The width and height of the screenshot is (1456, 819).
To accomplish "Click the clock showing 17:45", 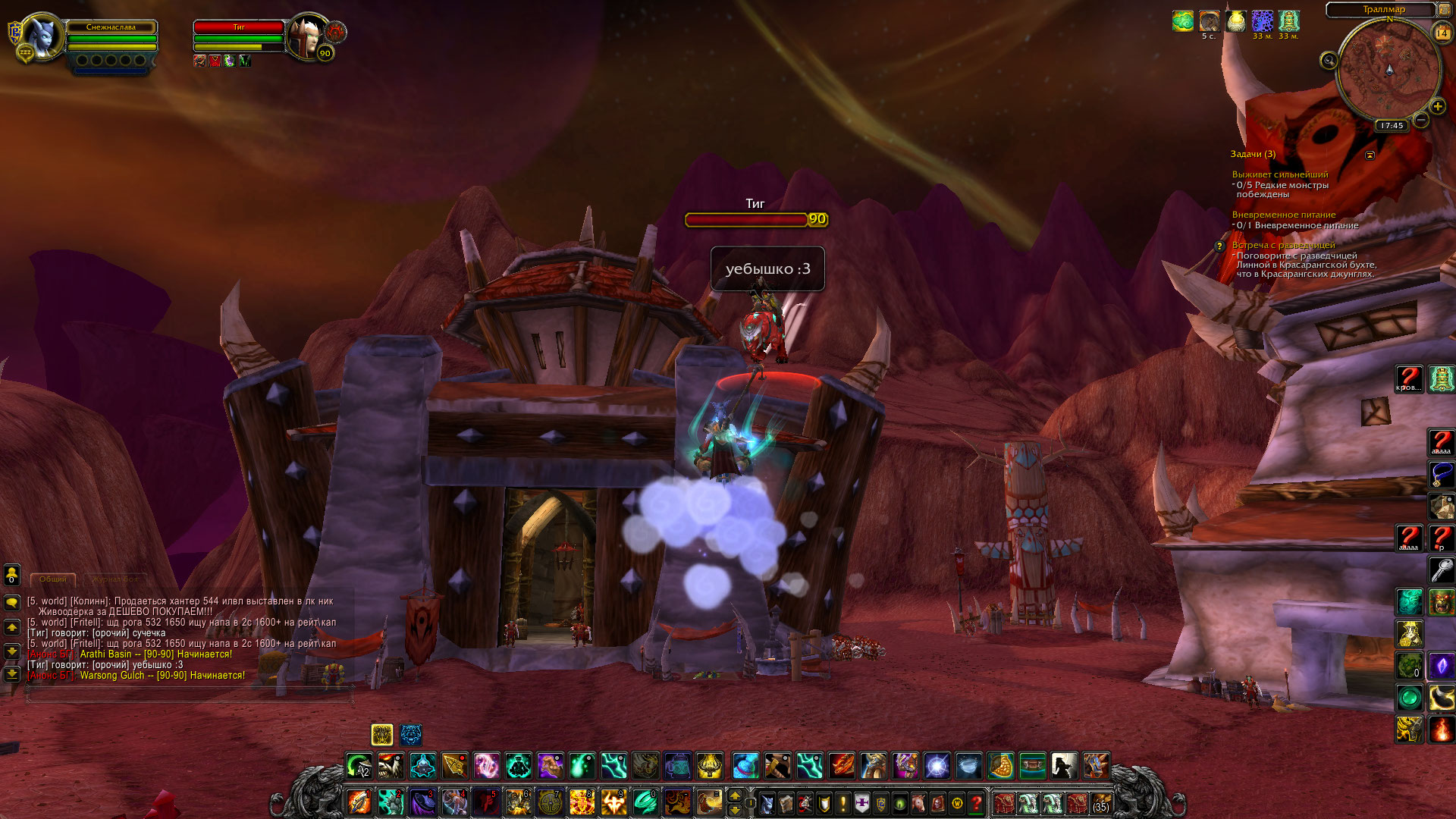I will [x=1392, y=126].
